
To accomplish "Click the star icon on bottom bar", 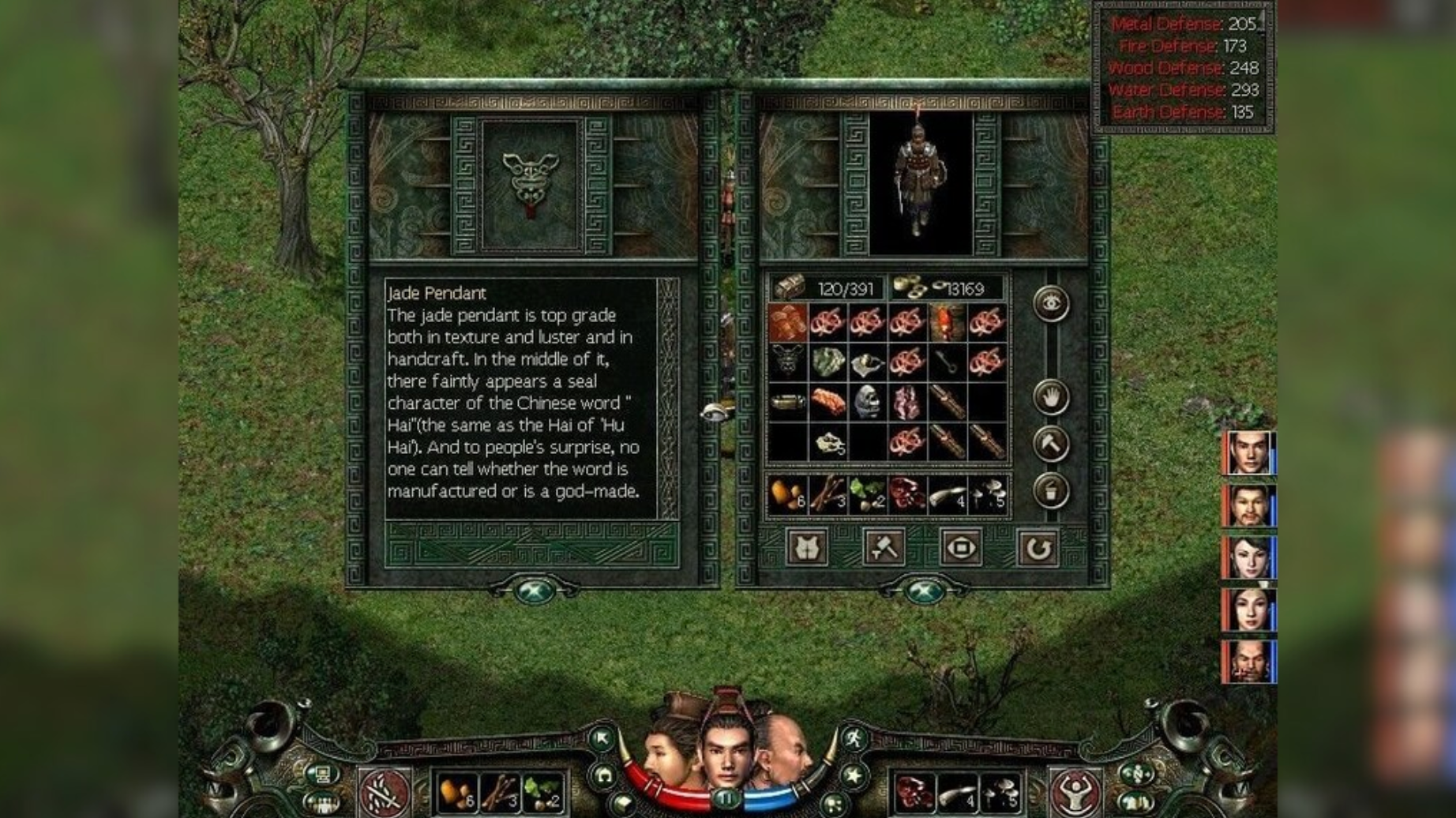I will point(854,775).
